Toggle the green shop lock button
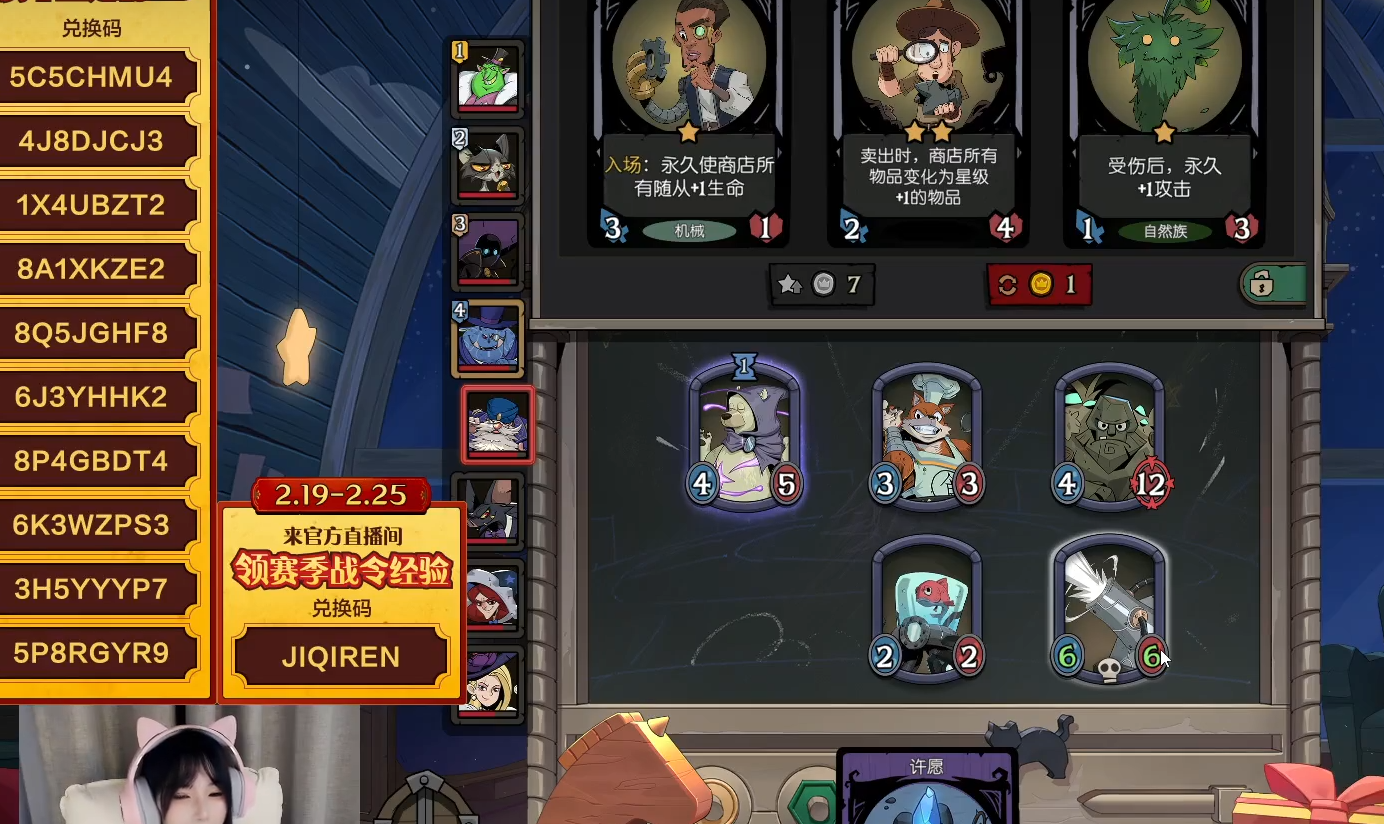This screenshot has width=1384, height=824. pos(1273,285)
